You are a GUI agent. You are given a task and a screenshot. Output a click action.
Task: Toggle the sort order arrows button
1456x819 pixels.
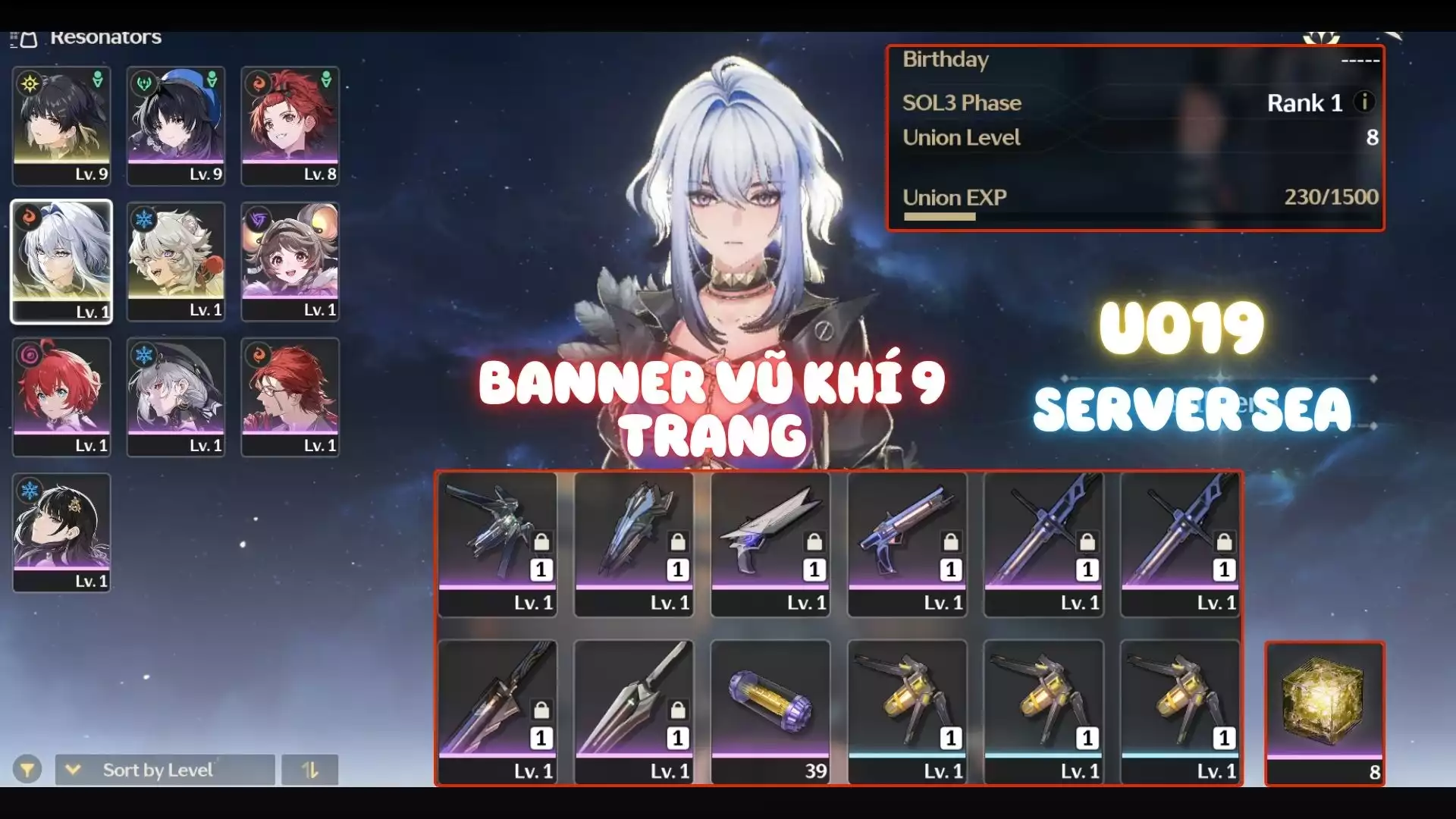[x=309, y=770]
